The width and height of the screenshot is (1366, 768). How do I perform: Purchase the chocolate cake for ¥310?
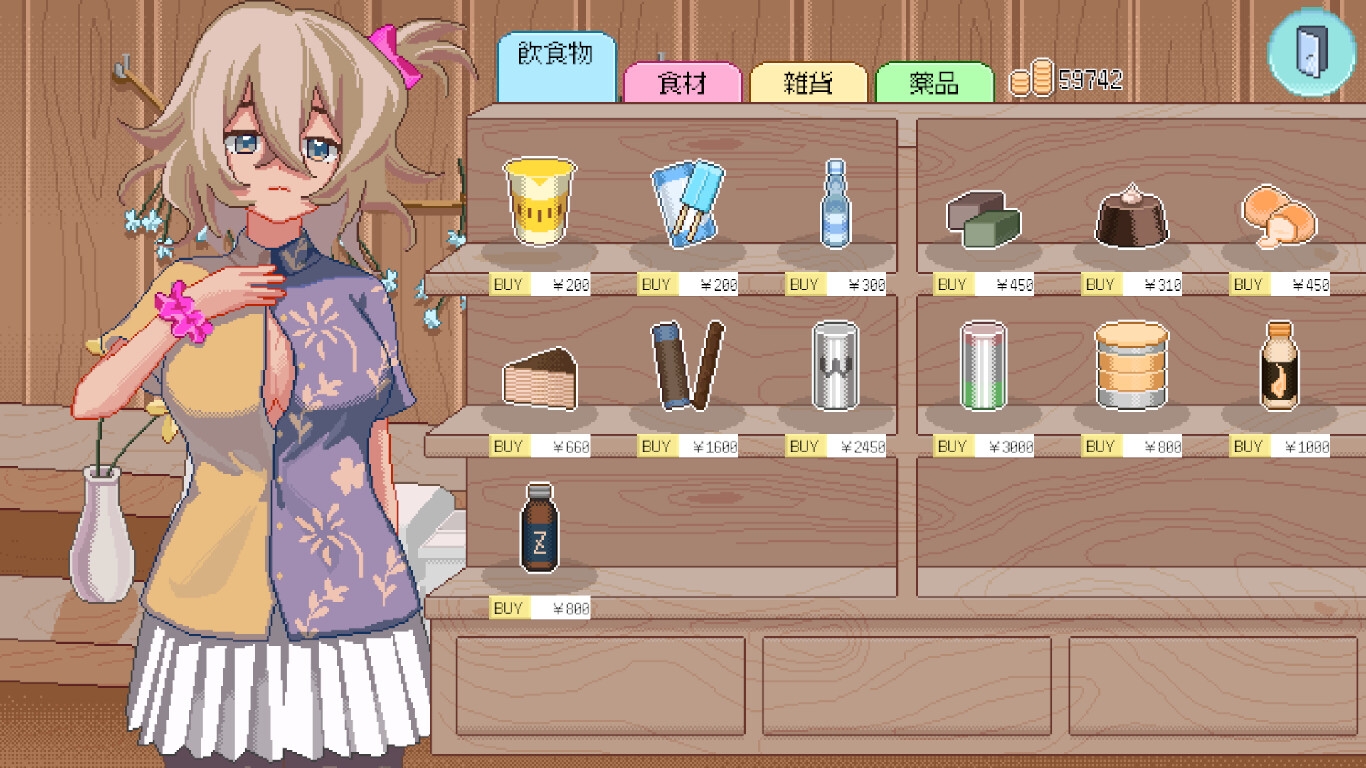click(1100, 285)
